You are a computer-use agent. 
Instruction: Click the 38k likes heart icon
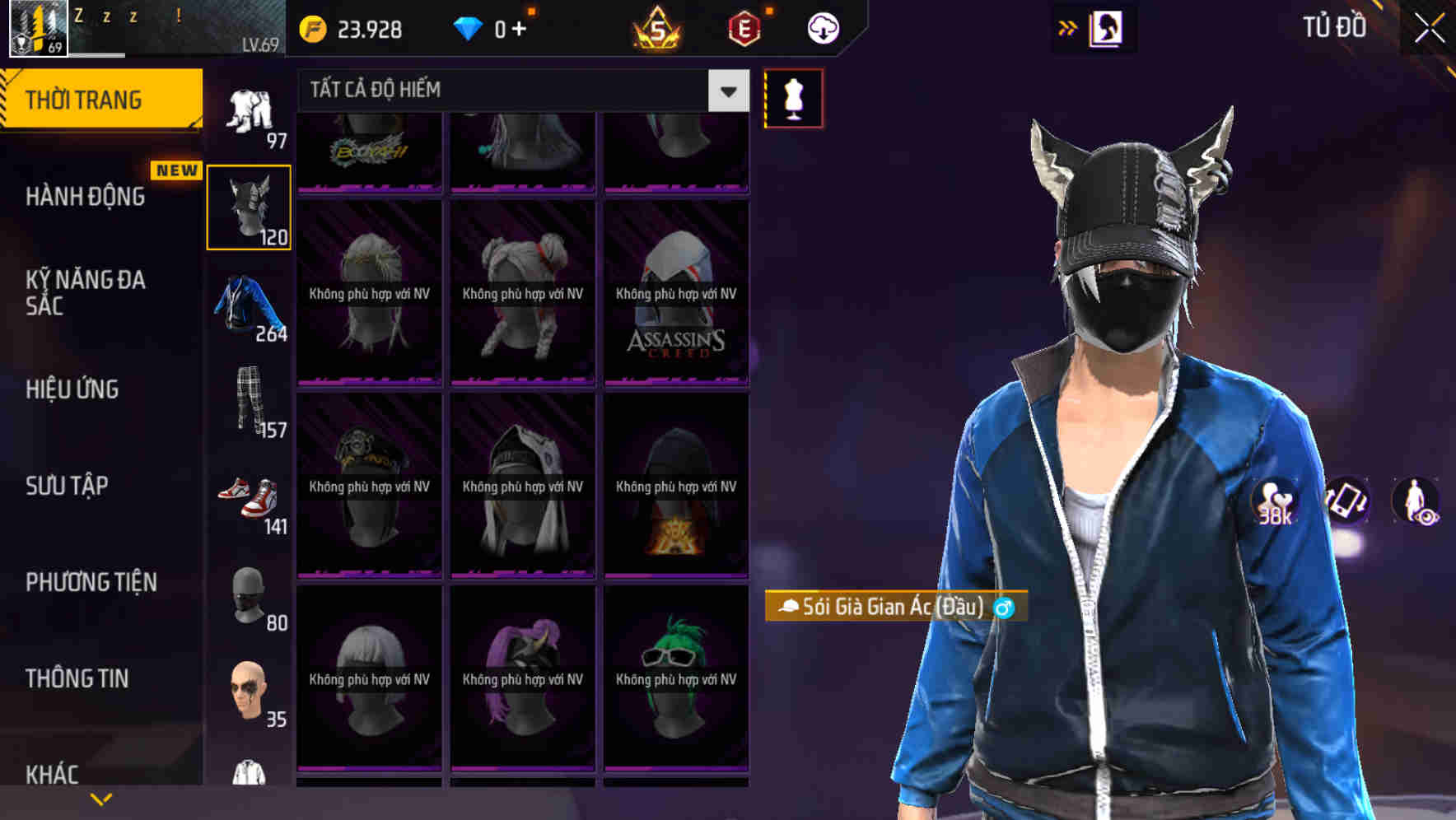(1273, 501)
